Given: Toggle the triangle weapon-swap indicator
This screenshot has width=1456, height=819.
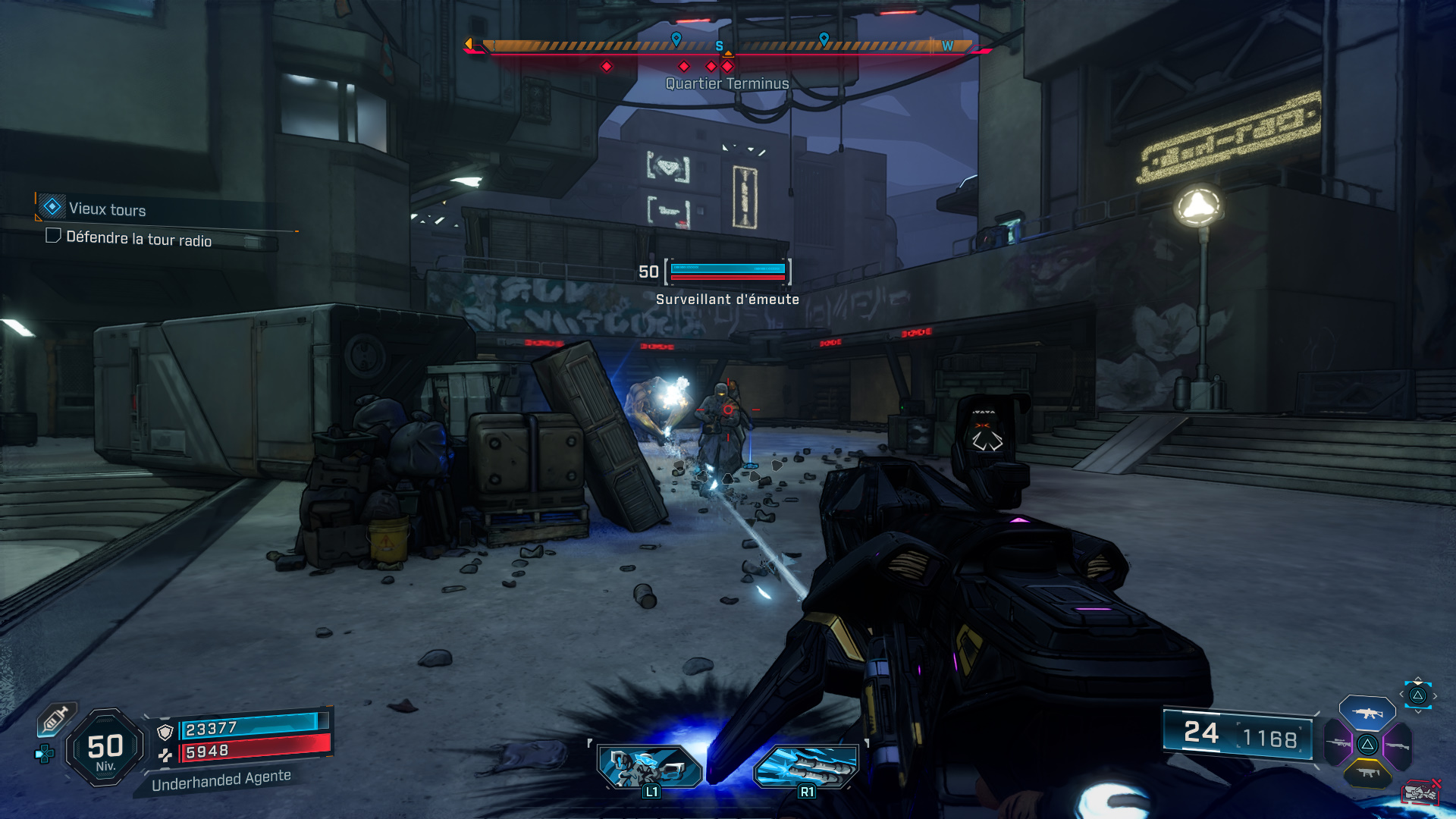Looking at the screenshot, I should [x=1417, y=695].
